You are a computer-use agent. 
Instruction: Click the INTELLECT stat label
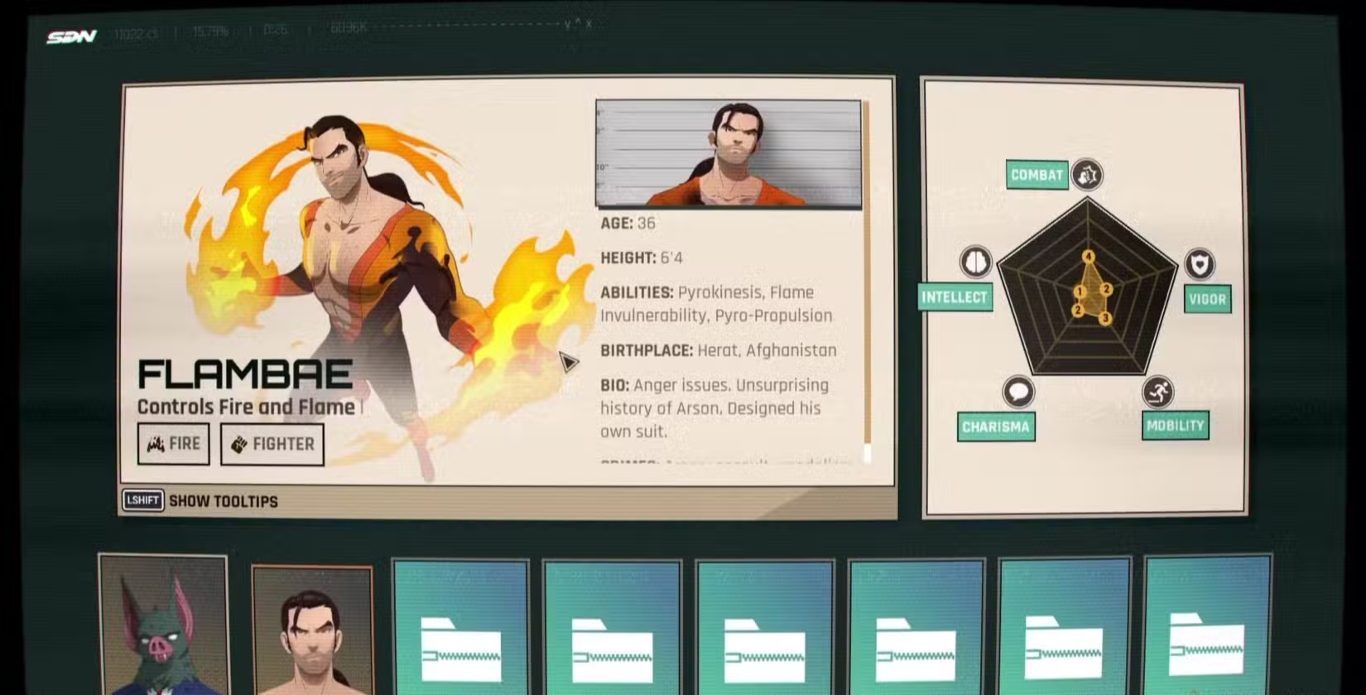coord(954,297)
